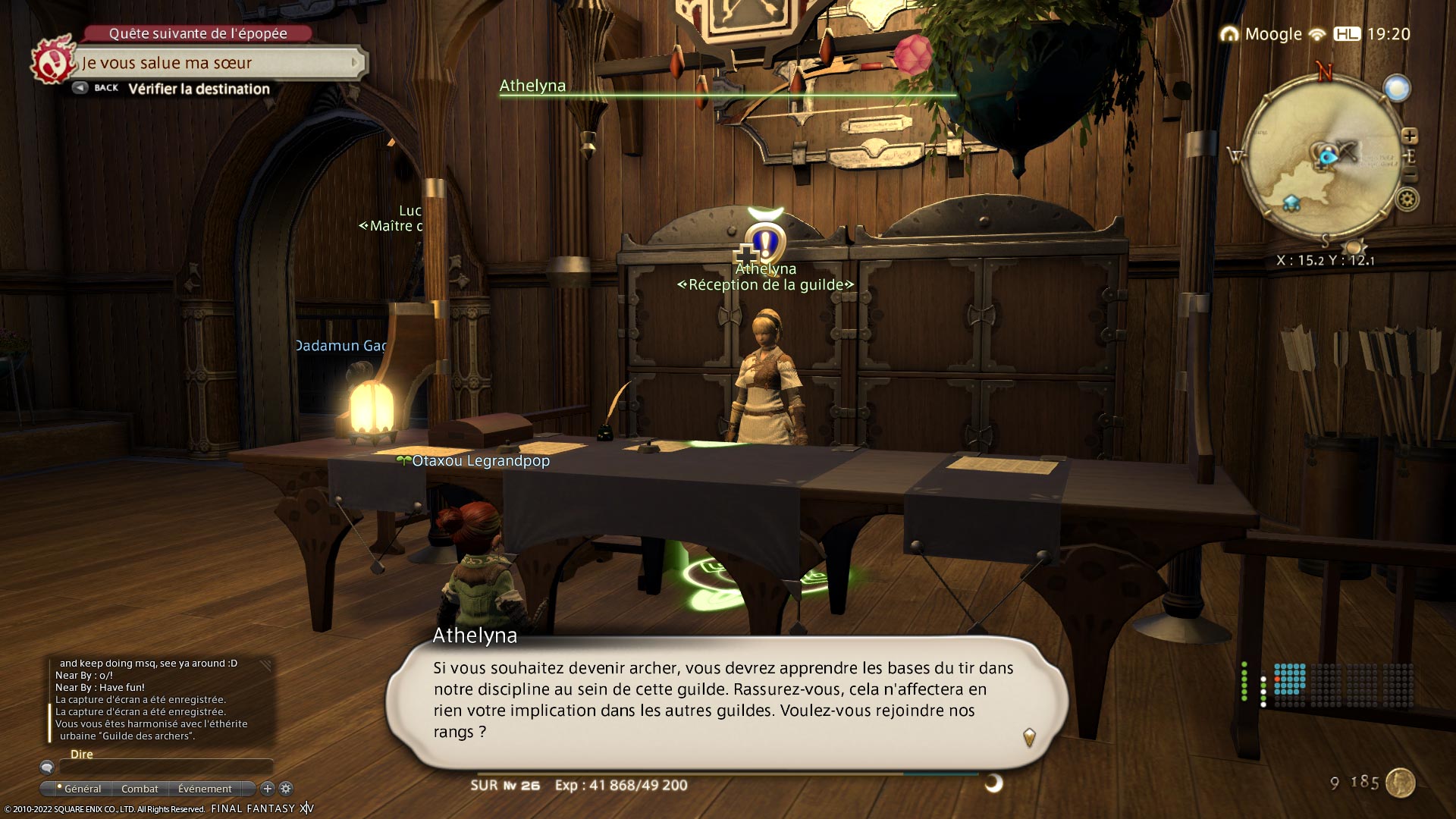This screenshot has width=1456, height=819.
Task: Switch to the Combat chat tab
Action: [140, 789]
